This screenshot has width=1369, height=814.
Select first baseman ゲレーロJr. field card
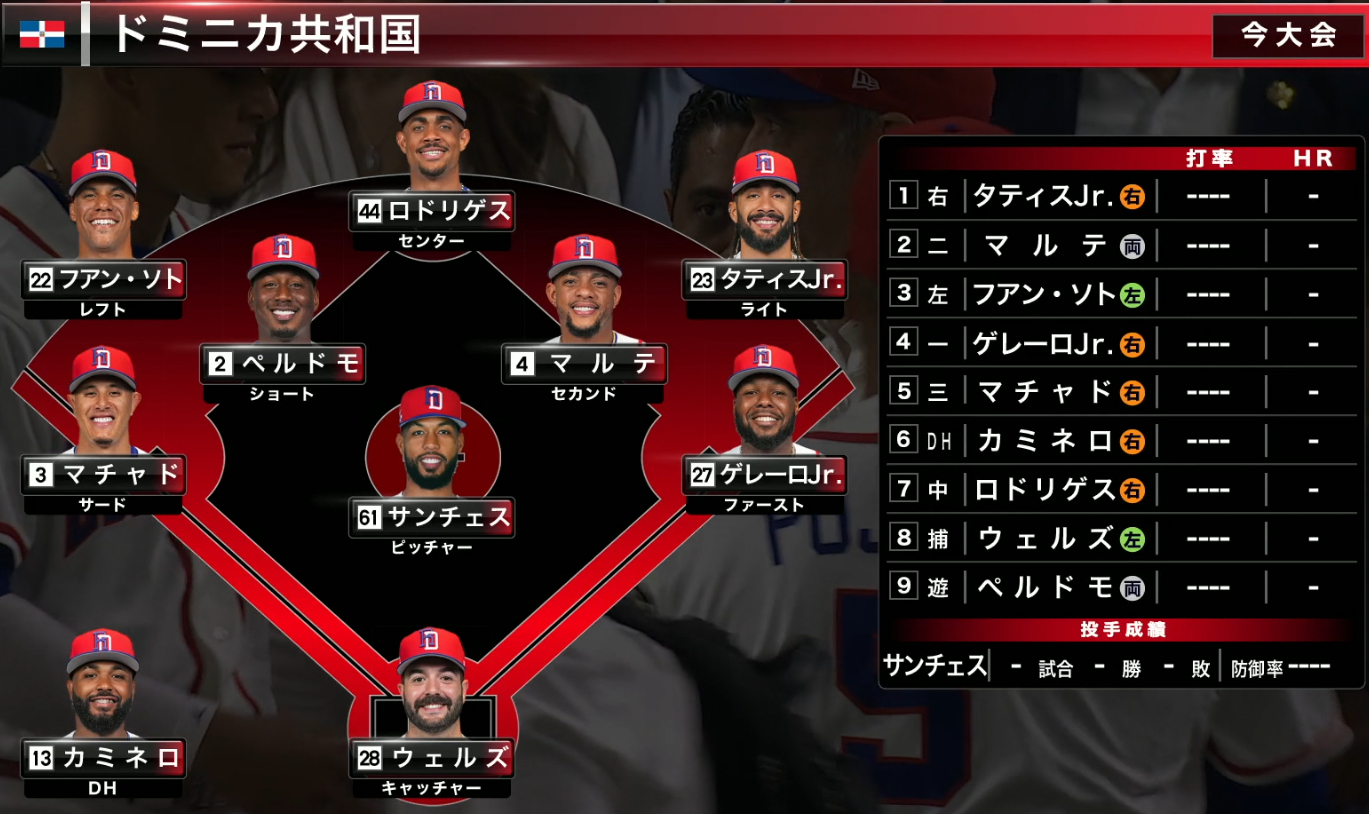pyautogui.click(x=765, y=475)
